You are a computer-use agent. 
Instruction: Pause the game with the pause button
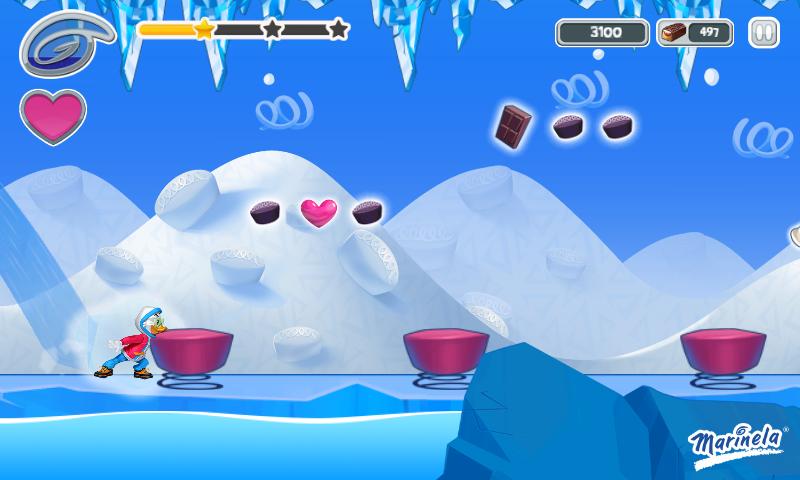pos(763,33)
